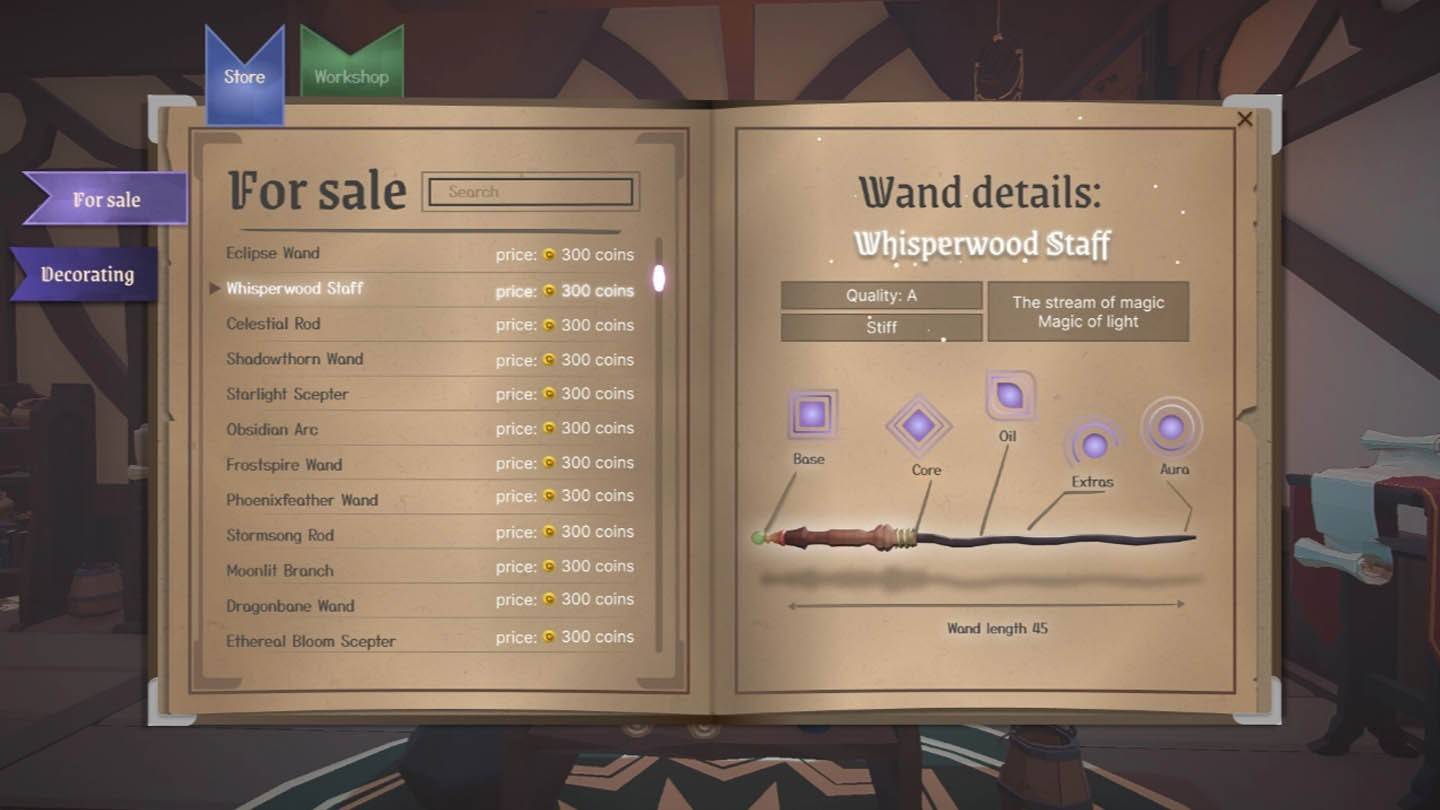Click the For sale ribbon tab

pos(105,199)
